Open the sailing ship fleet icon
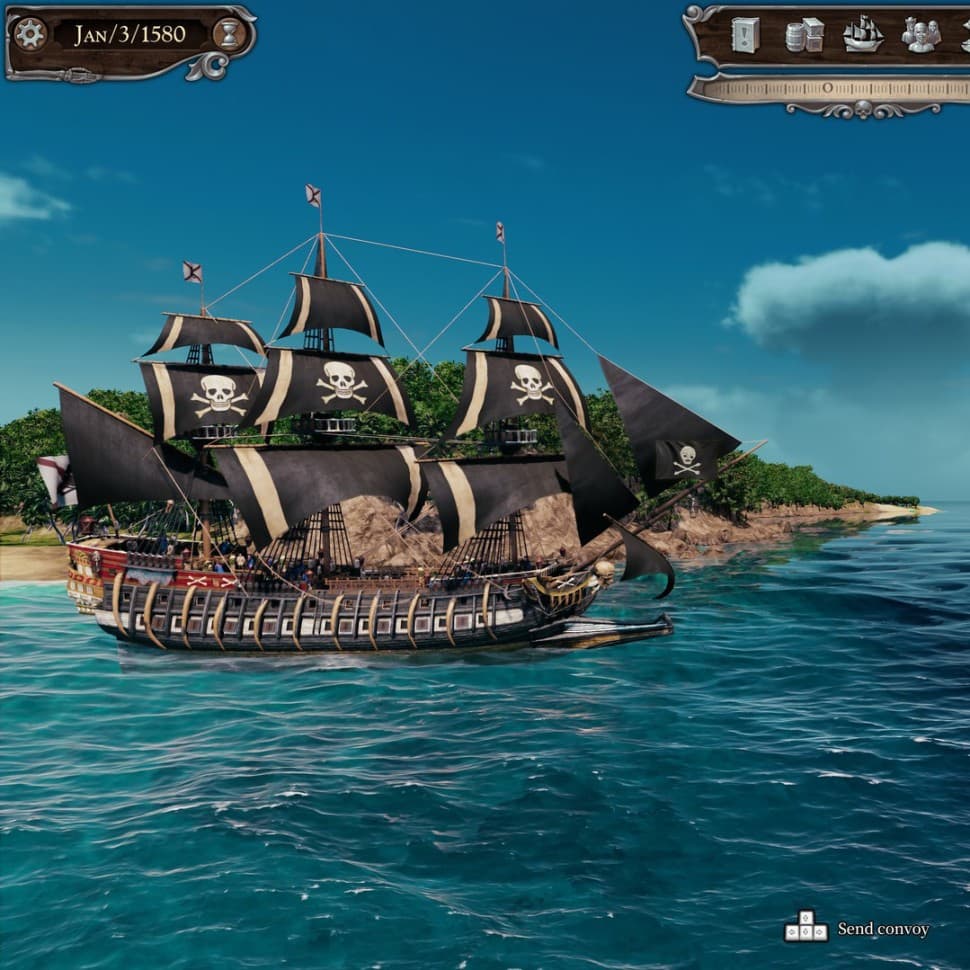970x970 pixels. click(x=862, y=35)
